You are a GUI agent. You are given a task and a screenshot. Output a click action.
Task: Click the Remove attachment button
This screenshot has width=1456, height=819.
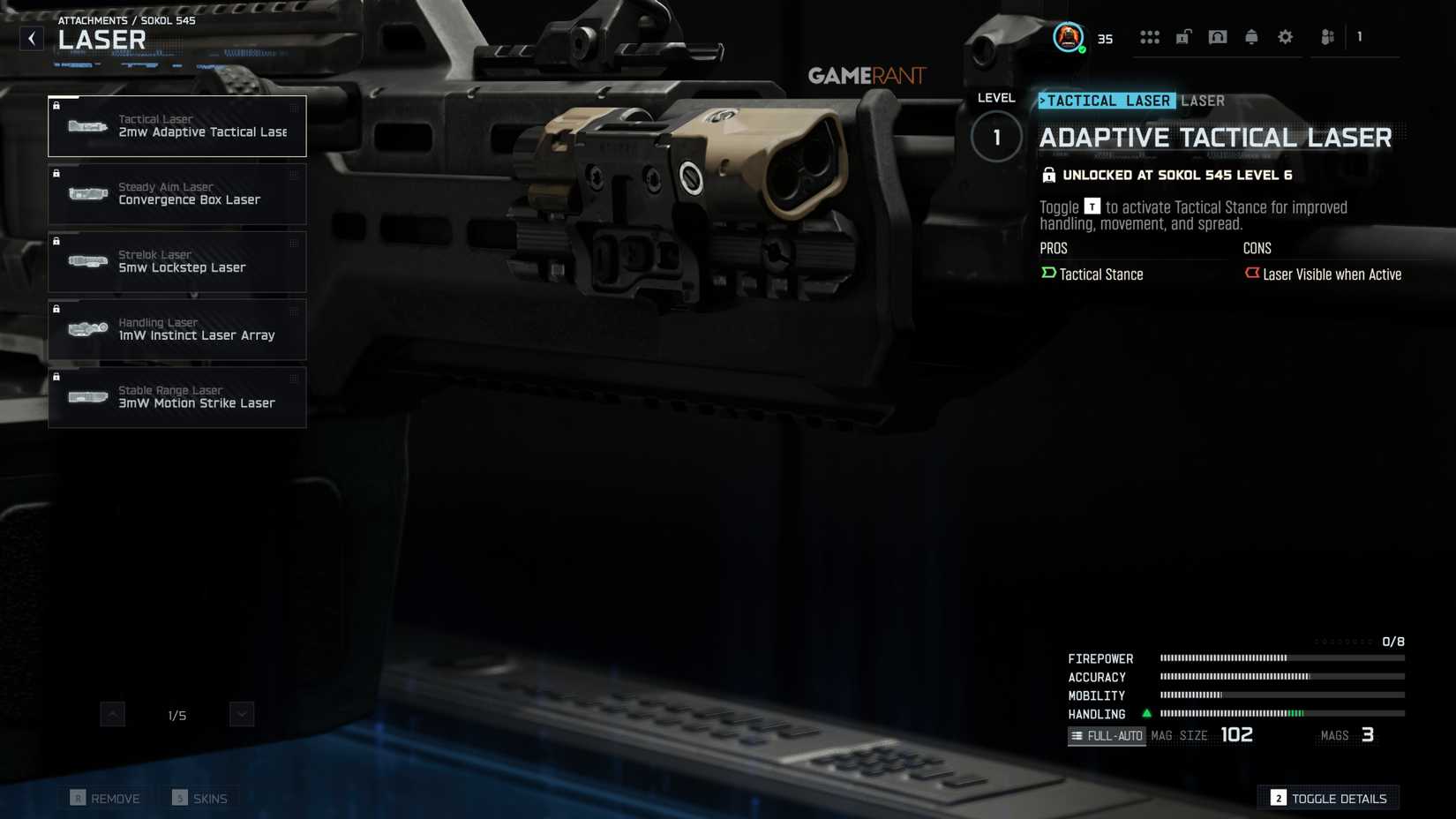pos(104,797)
